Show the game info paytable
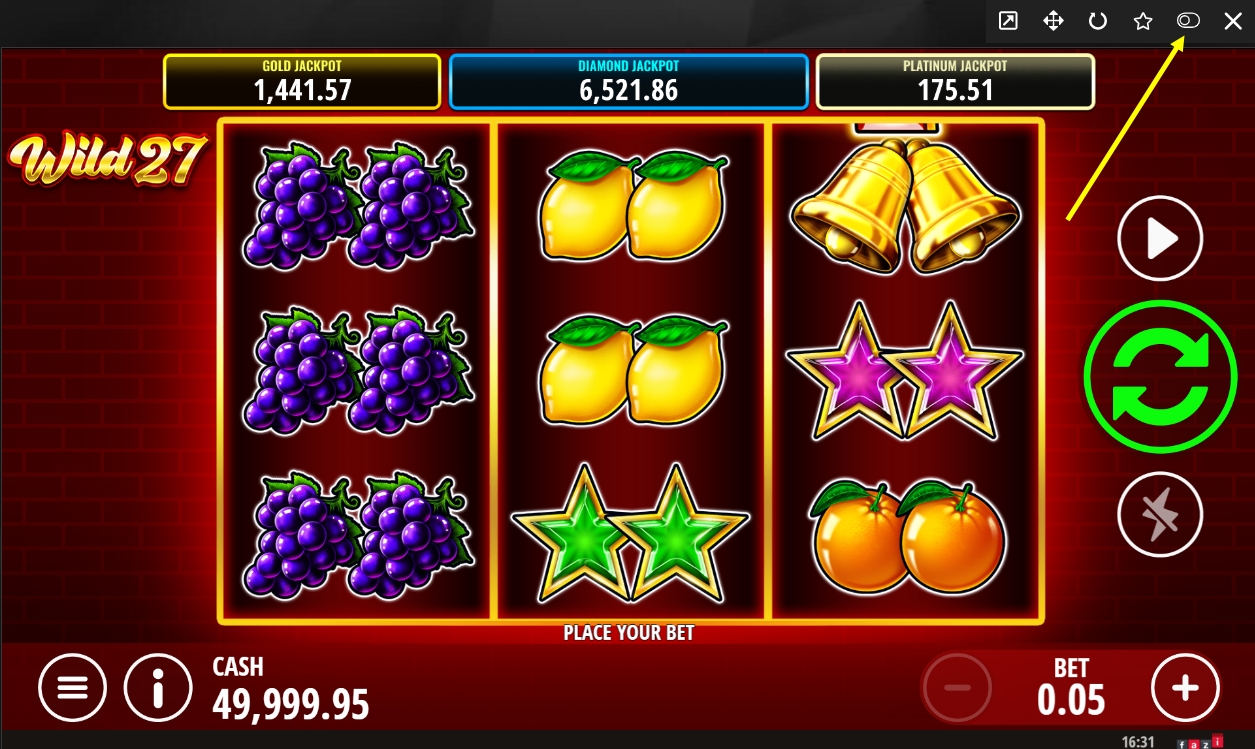 158,687
